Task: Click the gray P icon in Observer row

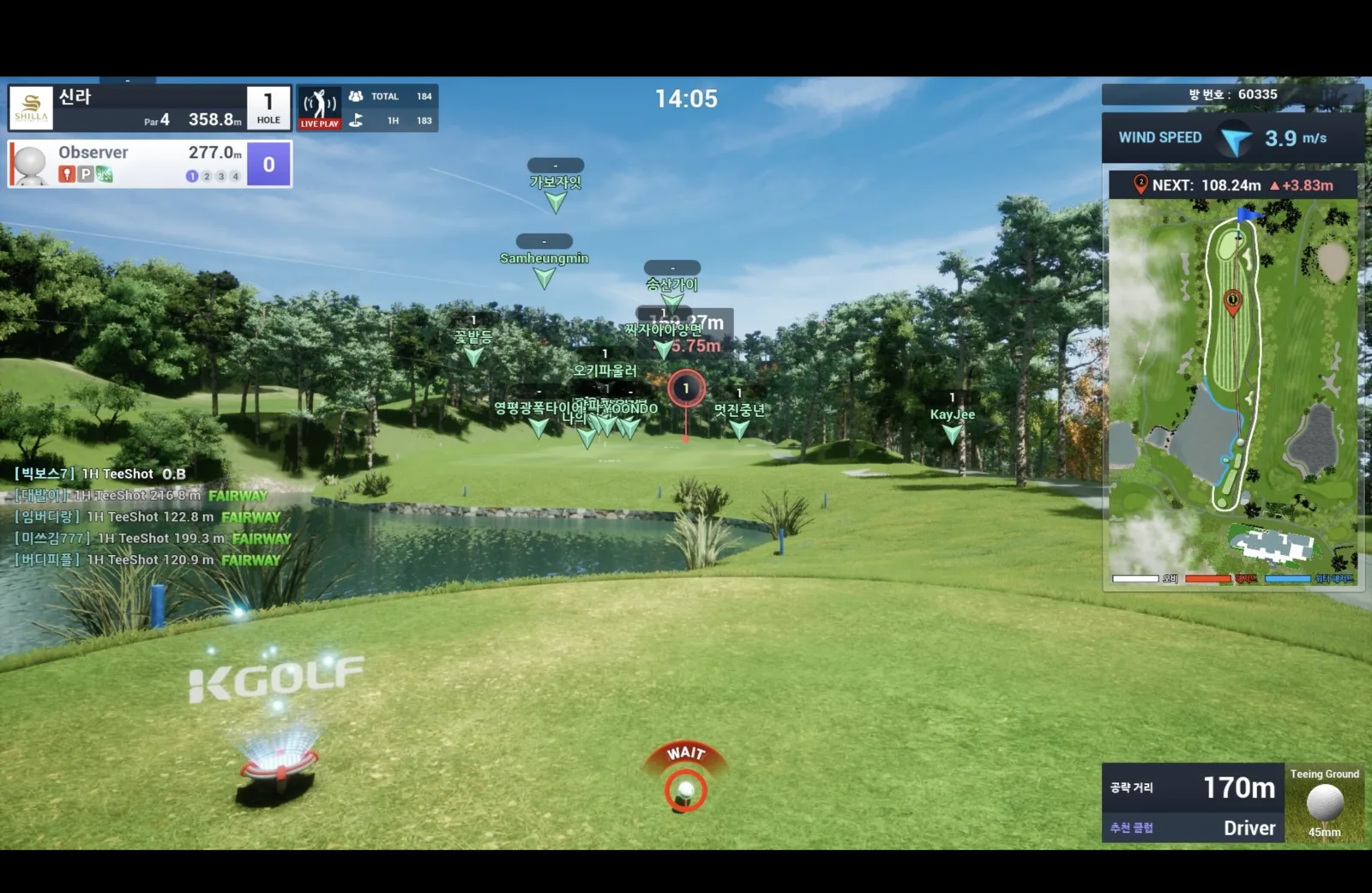Action: click(86, 175)
